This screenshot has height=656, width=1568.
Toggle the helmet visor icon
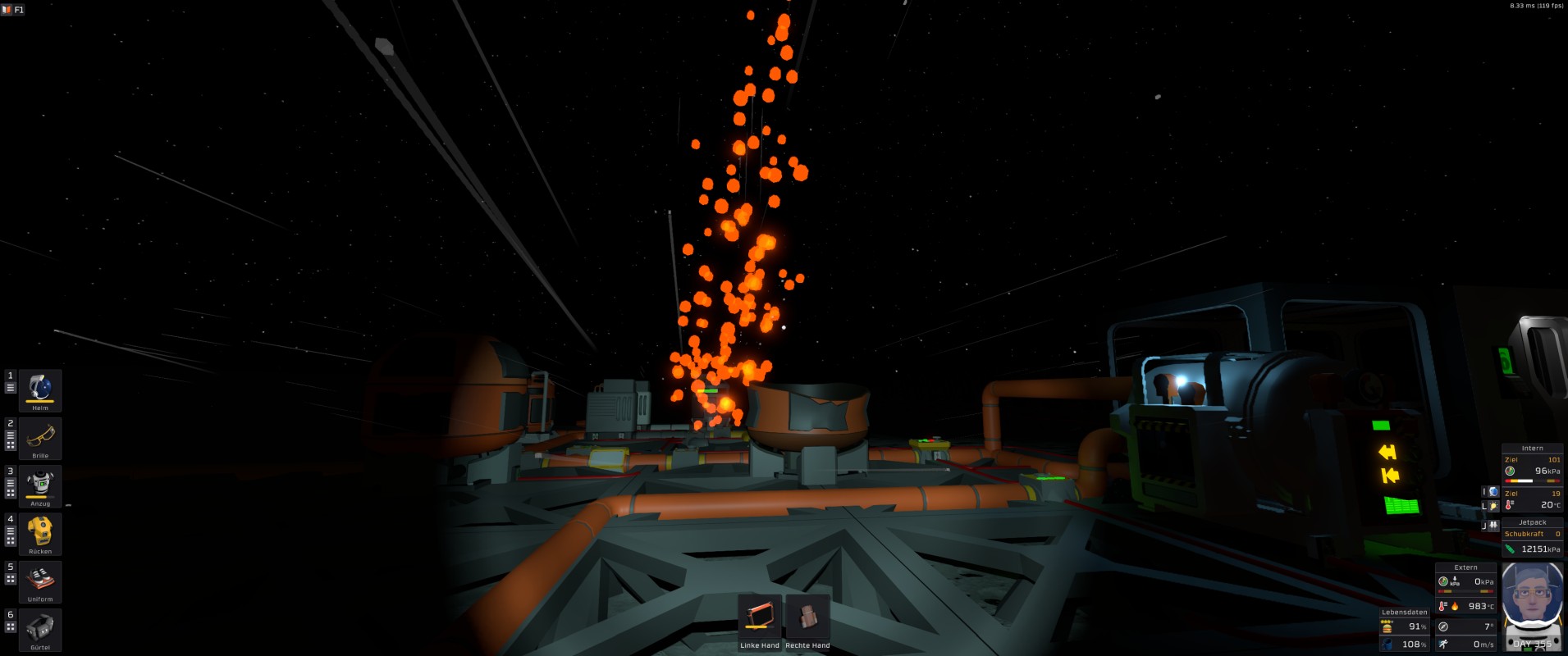[x=1493, y=492]
